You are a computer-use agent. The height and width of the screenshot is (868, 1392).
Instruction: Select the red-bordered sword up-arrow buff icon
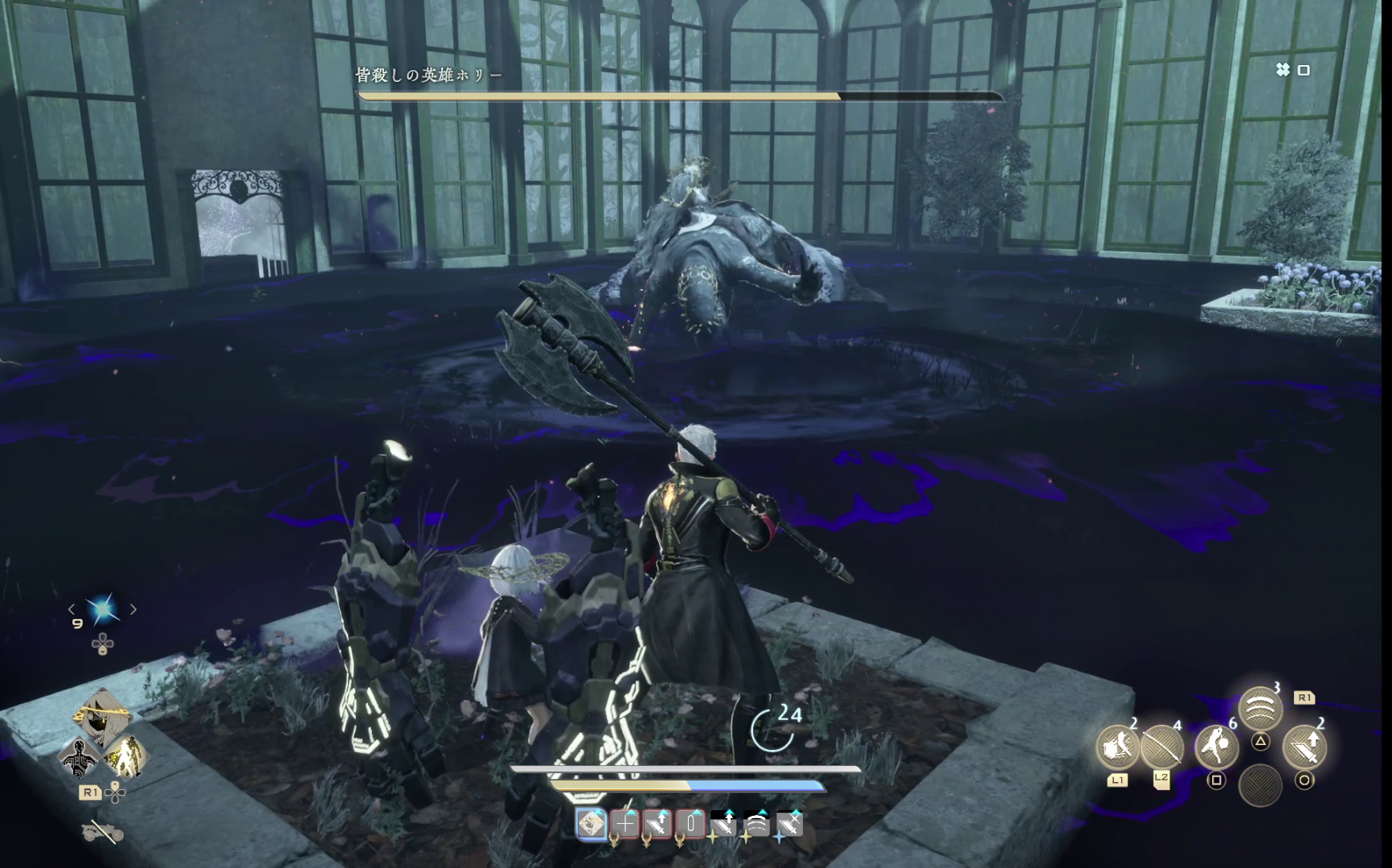point(658,824)
